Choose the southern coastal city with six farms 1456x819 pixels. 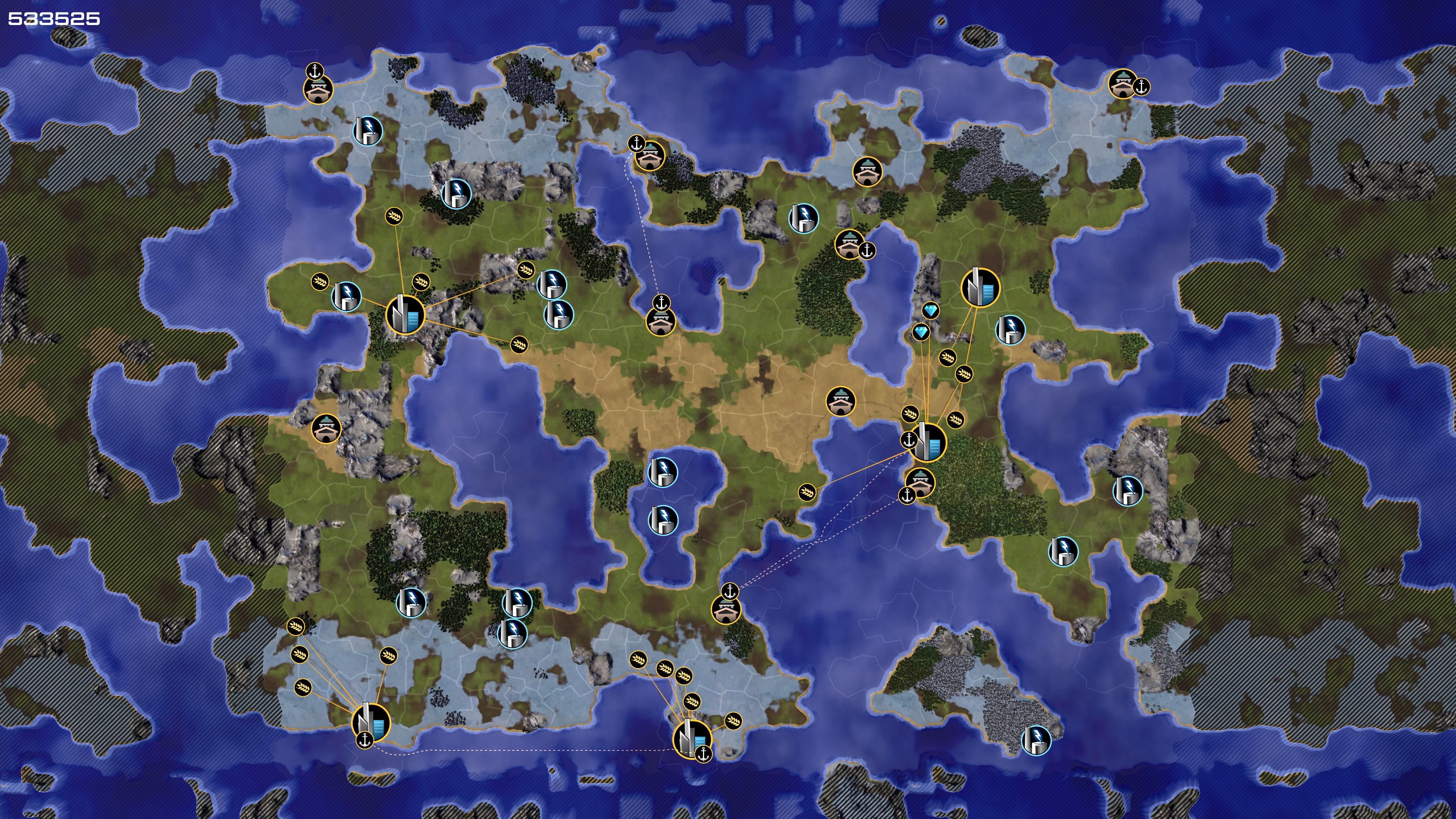click(x=691, y=738)
